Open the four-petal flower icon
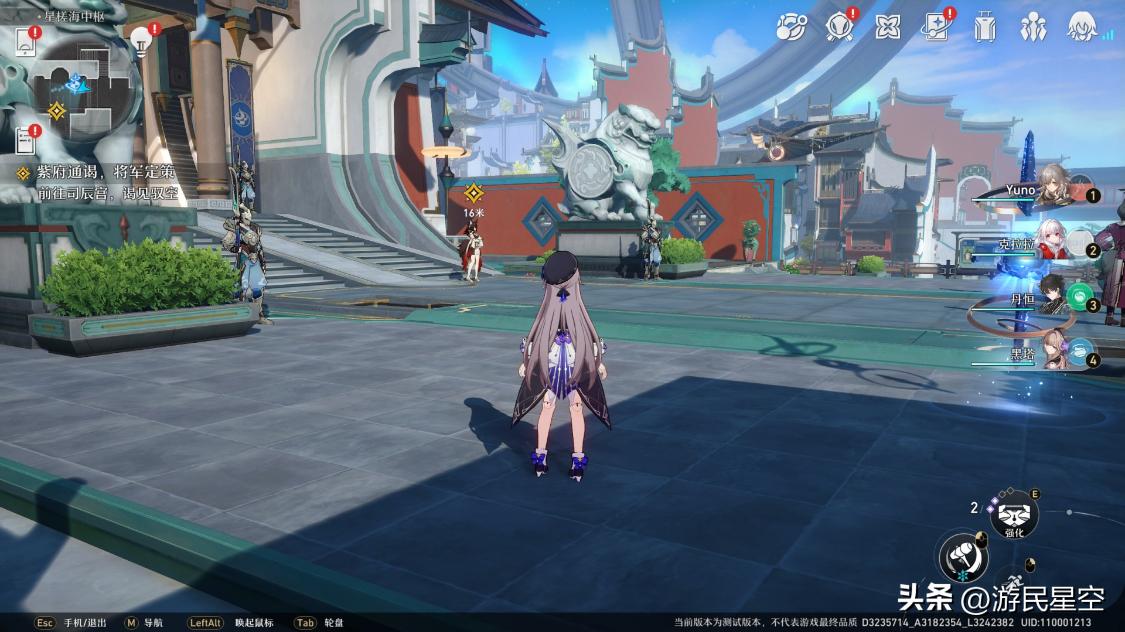The width and height of the screenshot is (1125, 632). click(x=887, y=27)
